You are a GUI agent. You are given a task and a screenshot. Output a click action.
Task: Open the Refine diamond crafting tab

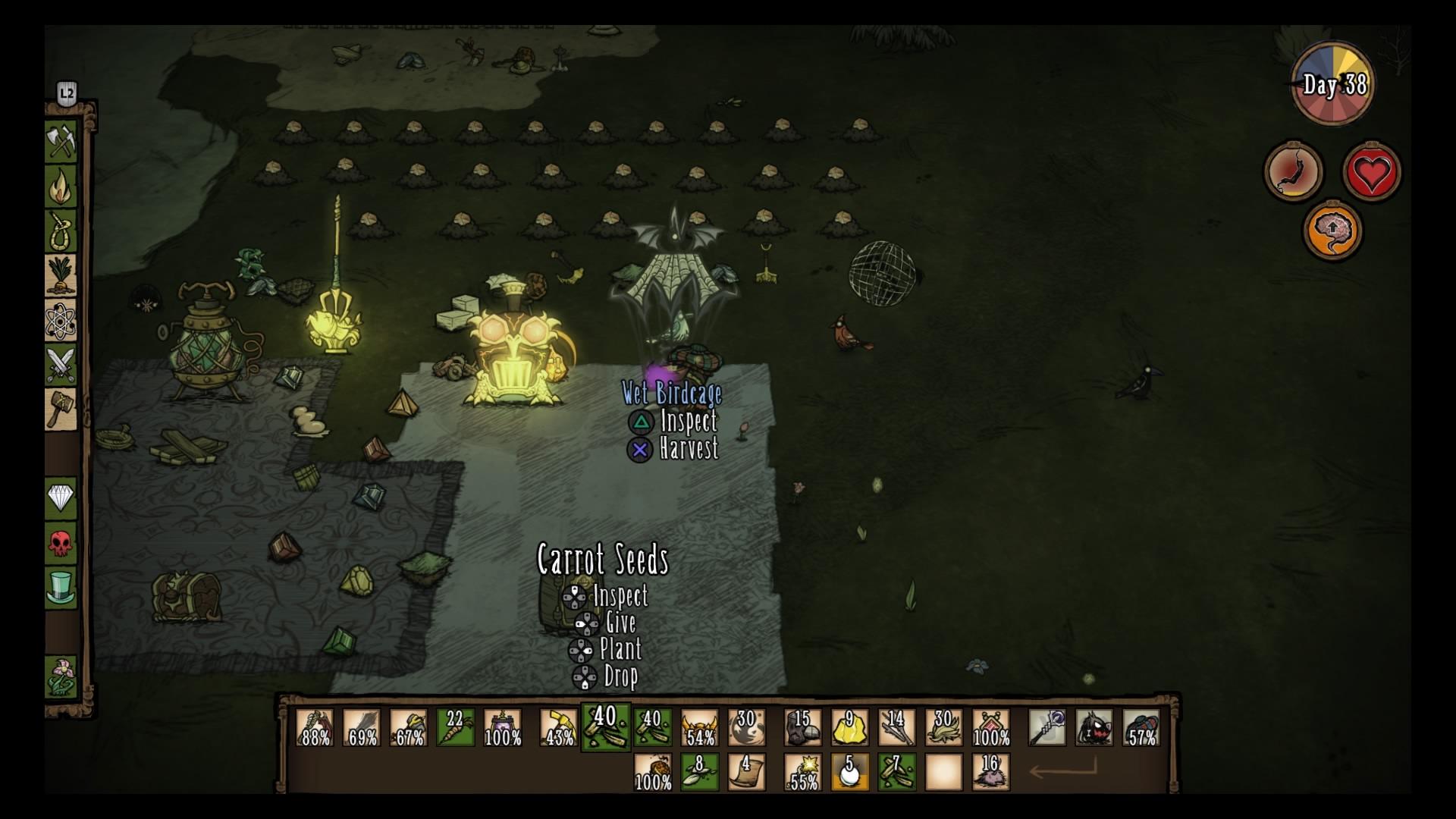tap(61, 498)
